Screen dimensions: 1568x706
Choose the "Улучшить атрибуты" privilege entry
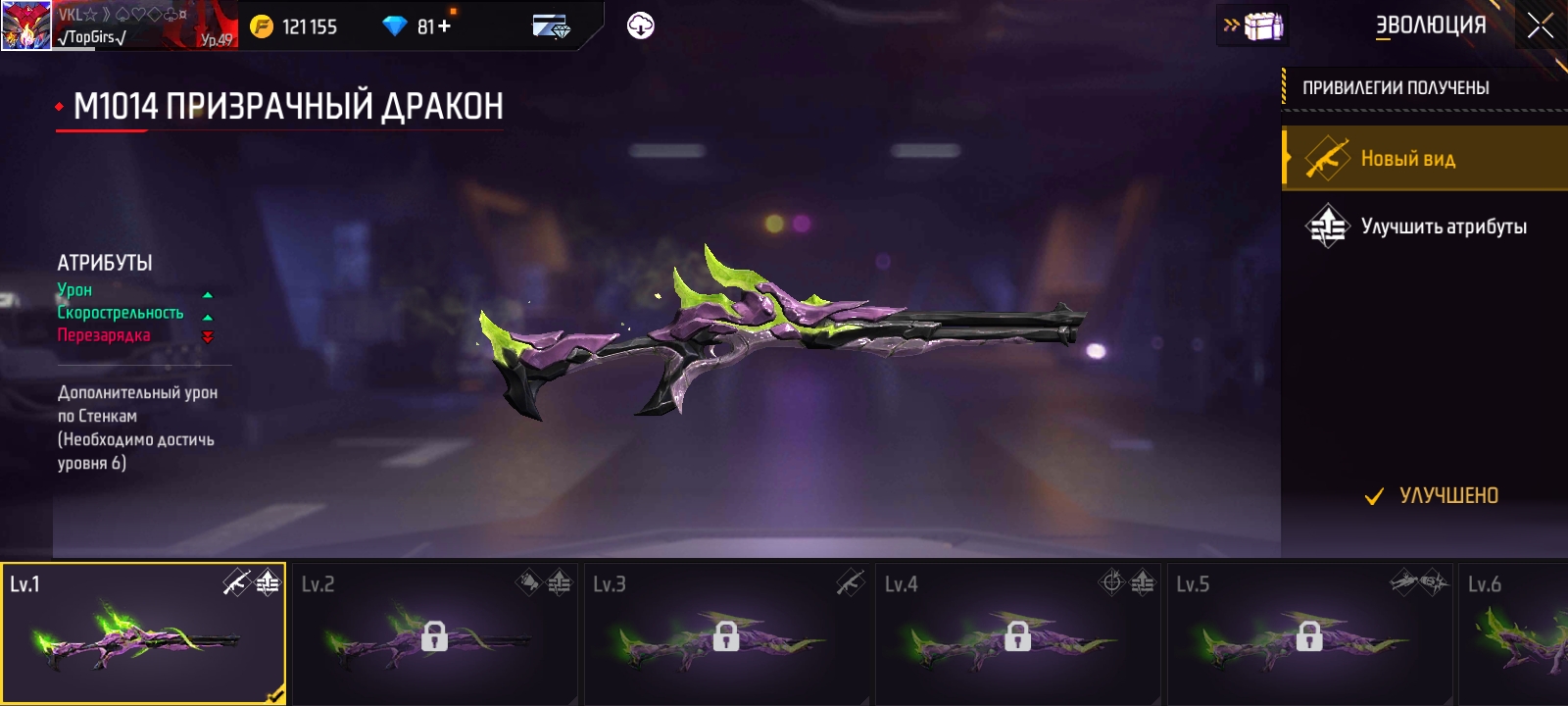(x=1424, y=227)
